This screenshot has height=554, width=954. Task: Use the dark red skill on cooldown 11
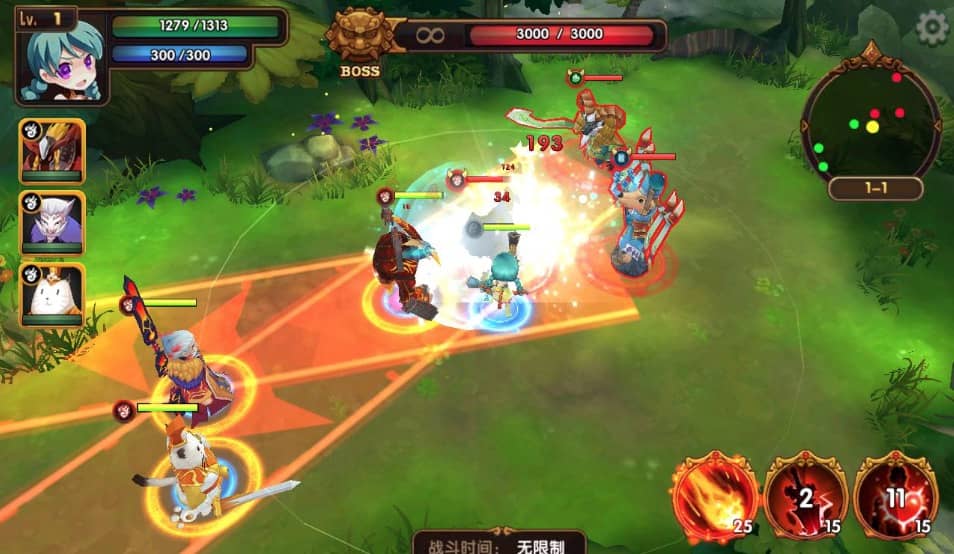click(x=896, y=497)
